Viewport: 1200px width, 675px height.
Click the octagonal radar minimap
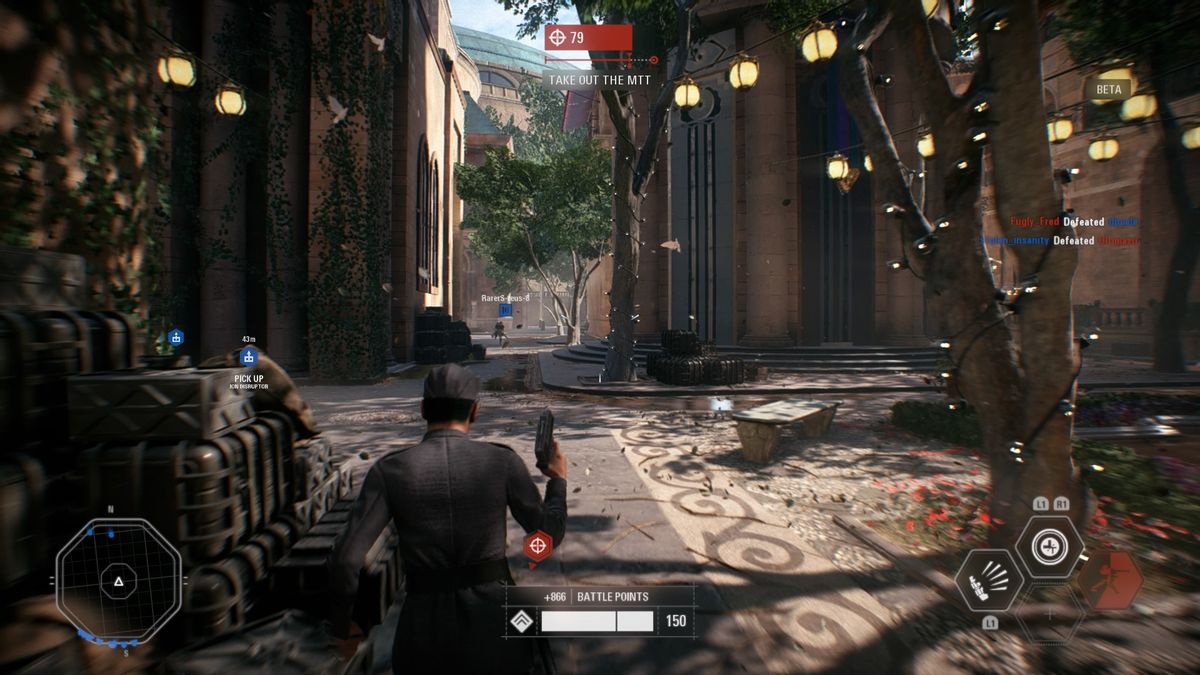pyautogui.click(x=118, y=581)
